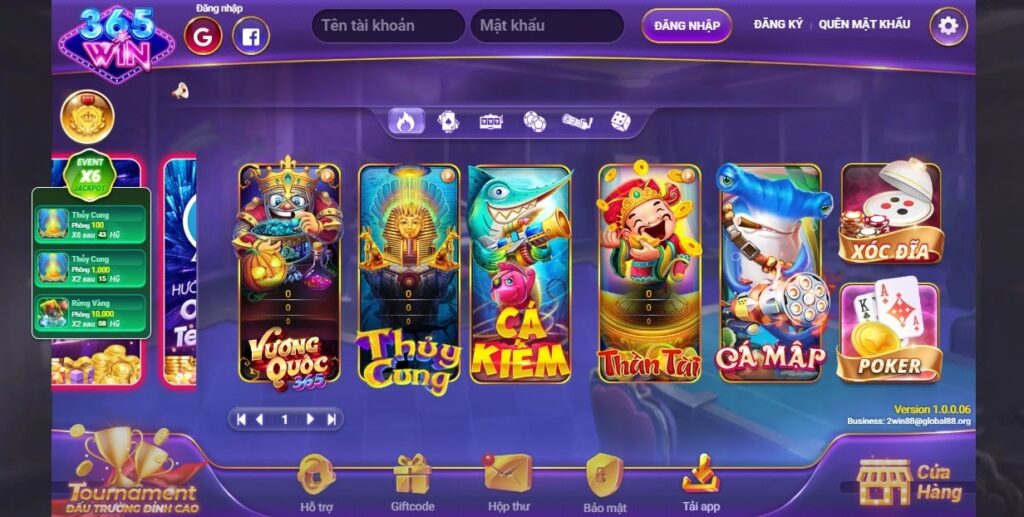Click the Đăng Nhập login button

coord(686,26)
